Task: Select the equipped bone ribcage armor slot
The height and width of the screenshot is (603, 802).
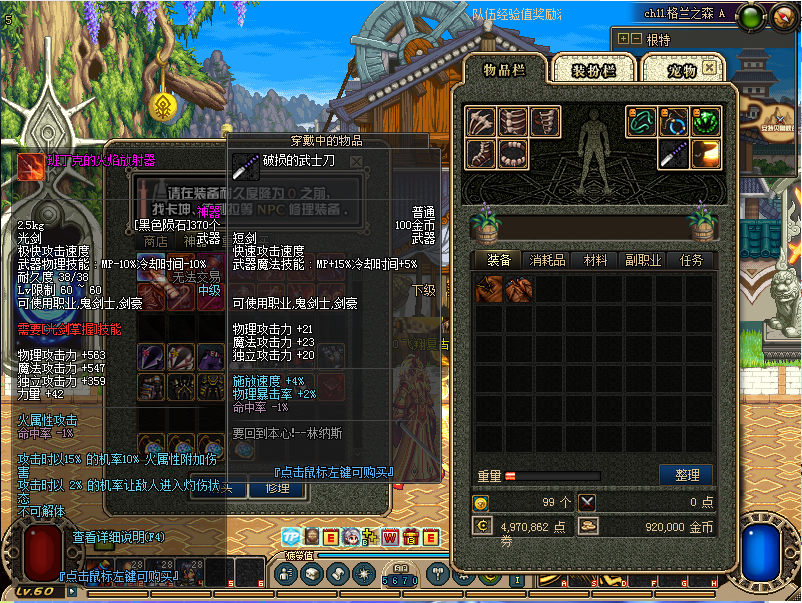Action: coord(512,122)
